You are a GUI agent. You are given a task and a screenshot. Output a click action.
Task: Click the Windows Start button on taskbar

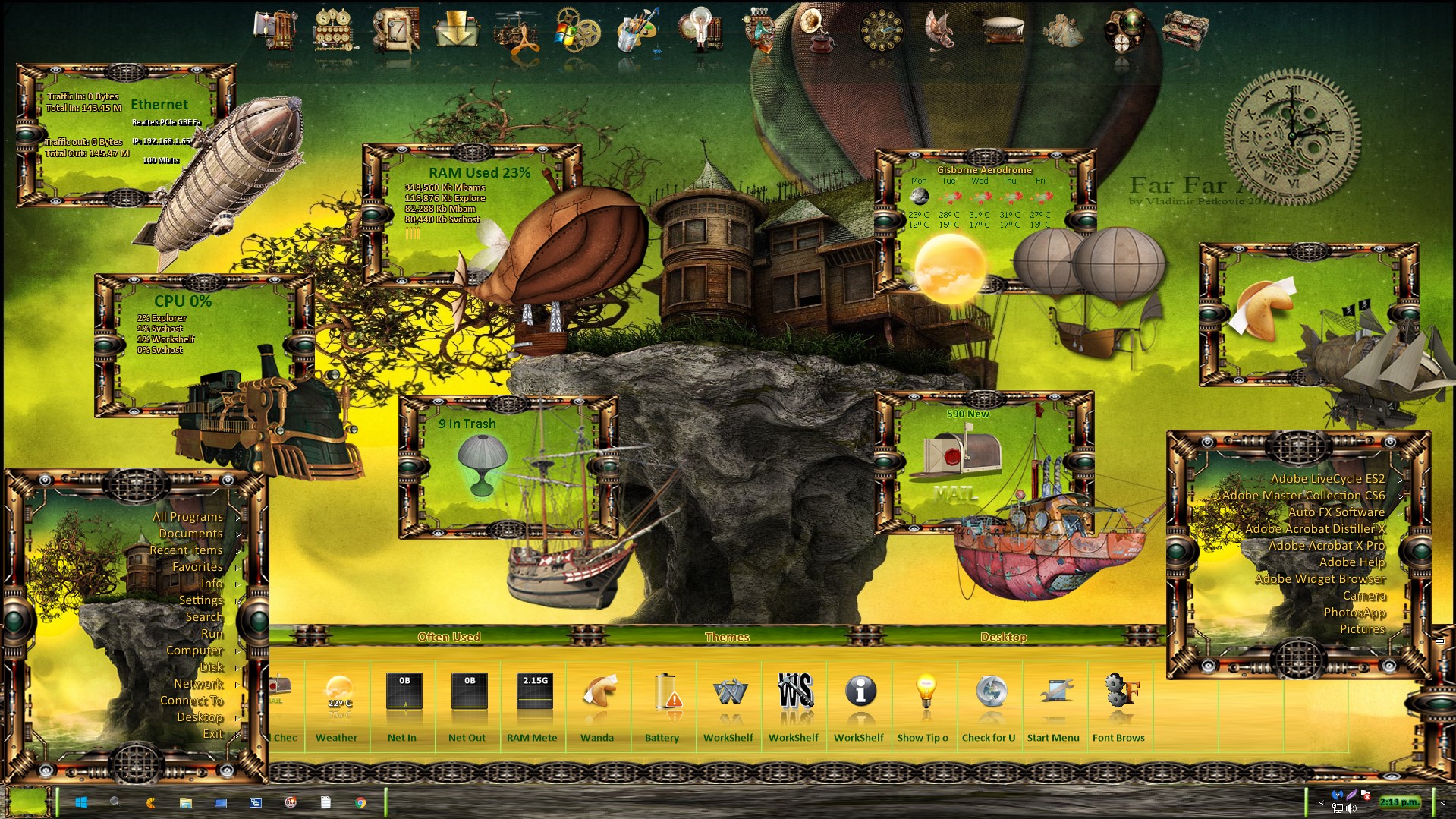81,802
